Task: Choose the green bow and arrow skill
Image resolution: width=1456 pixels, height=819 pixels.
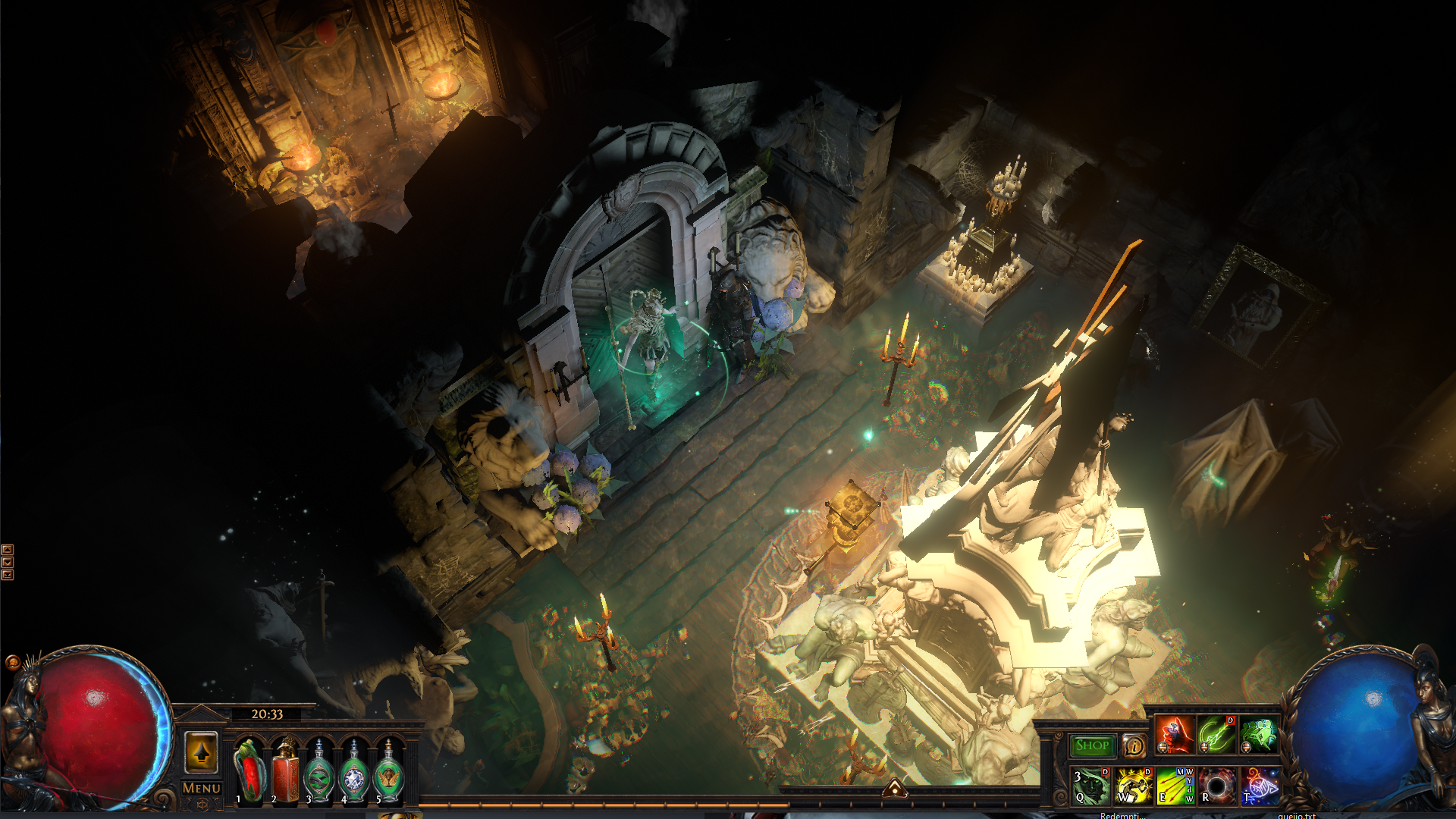Action: (x=1217, y=734)
